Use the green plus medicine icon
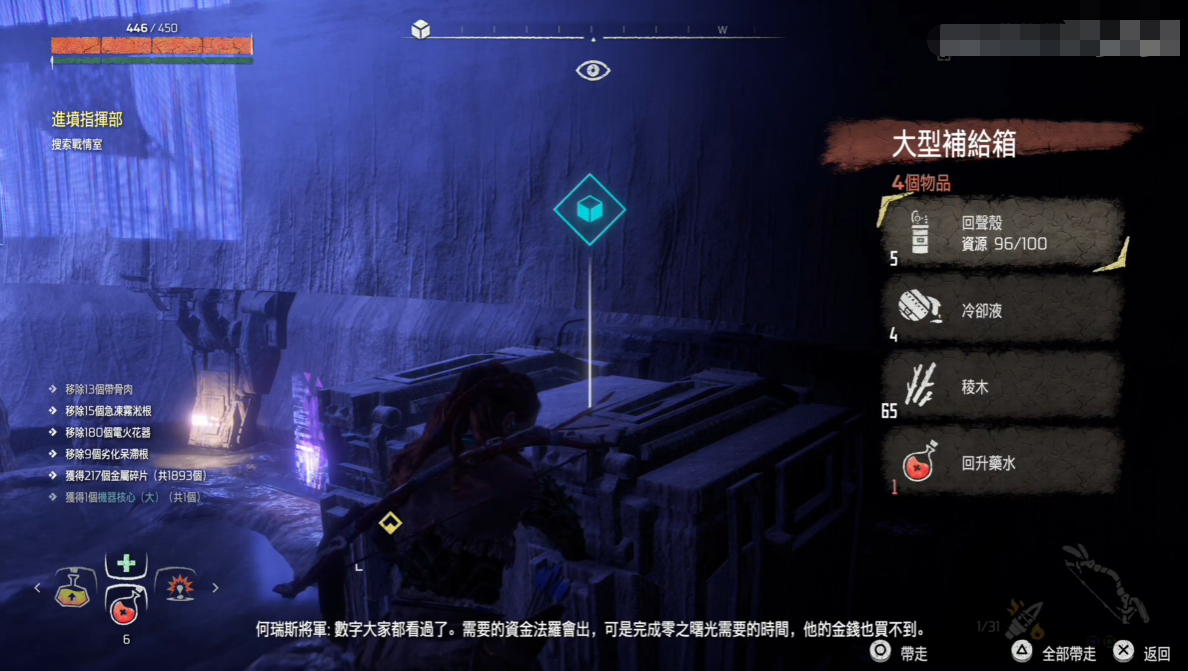 pos(126,563)
